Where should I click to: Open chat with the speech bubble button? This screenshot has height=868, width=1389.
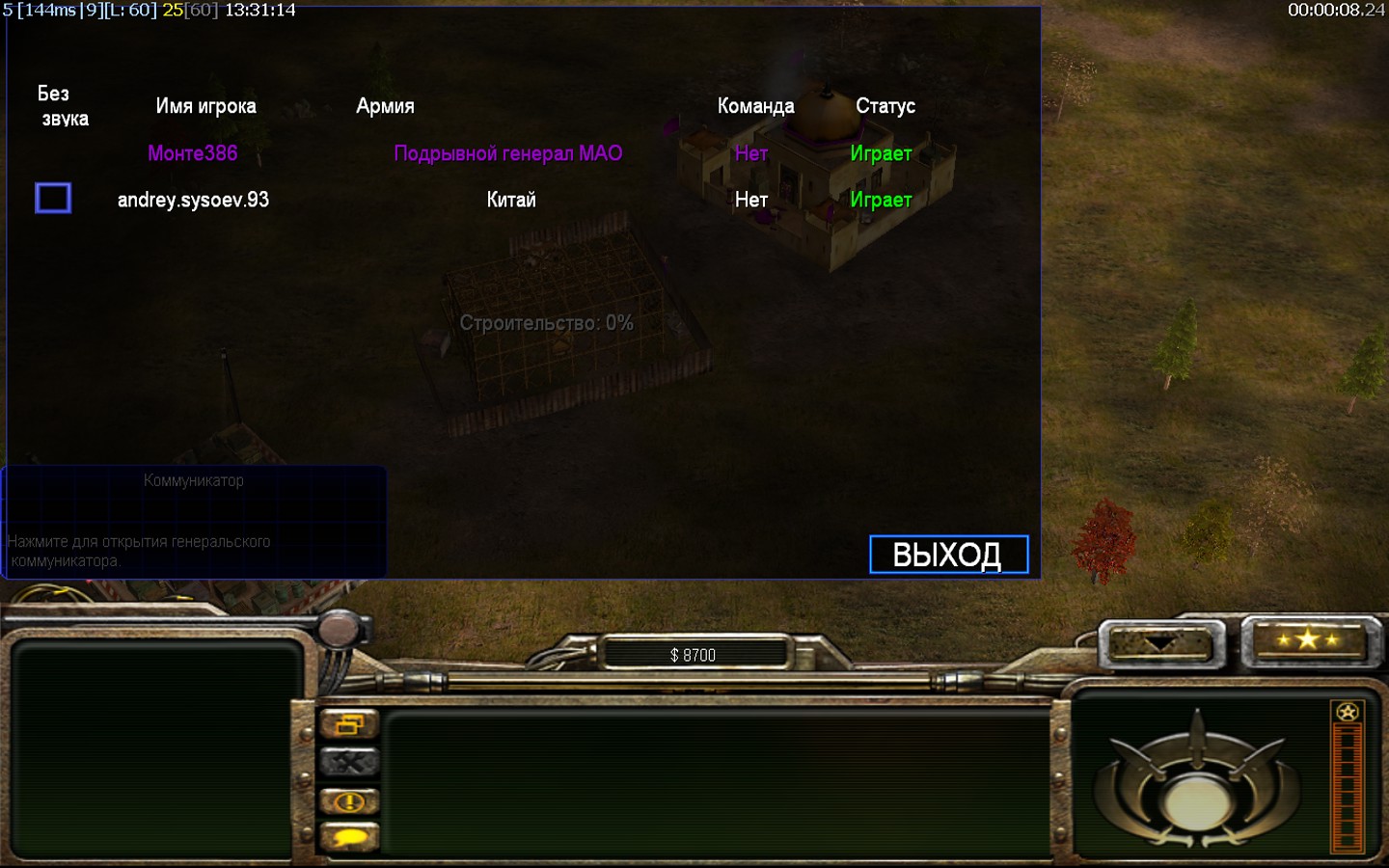click(349, 838)
